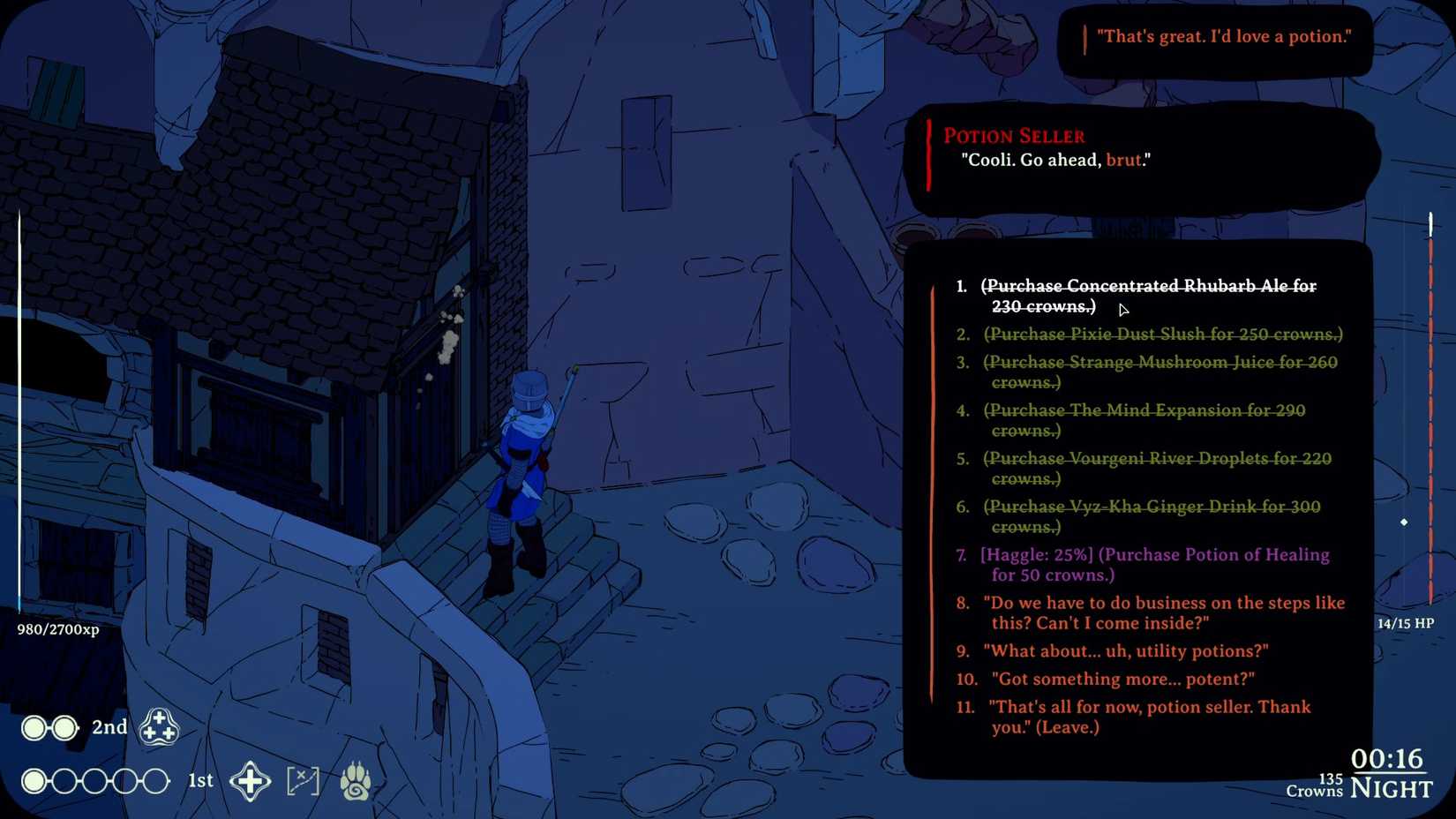Select option 9 about utility potions
The image size is (1456, 819).
tap(1124, 650)
